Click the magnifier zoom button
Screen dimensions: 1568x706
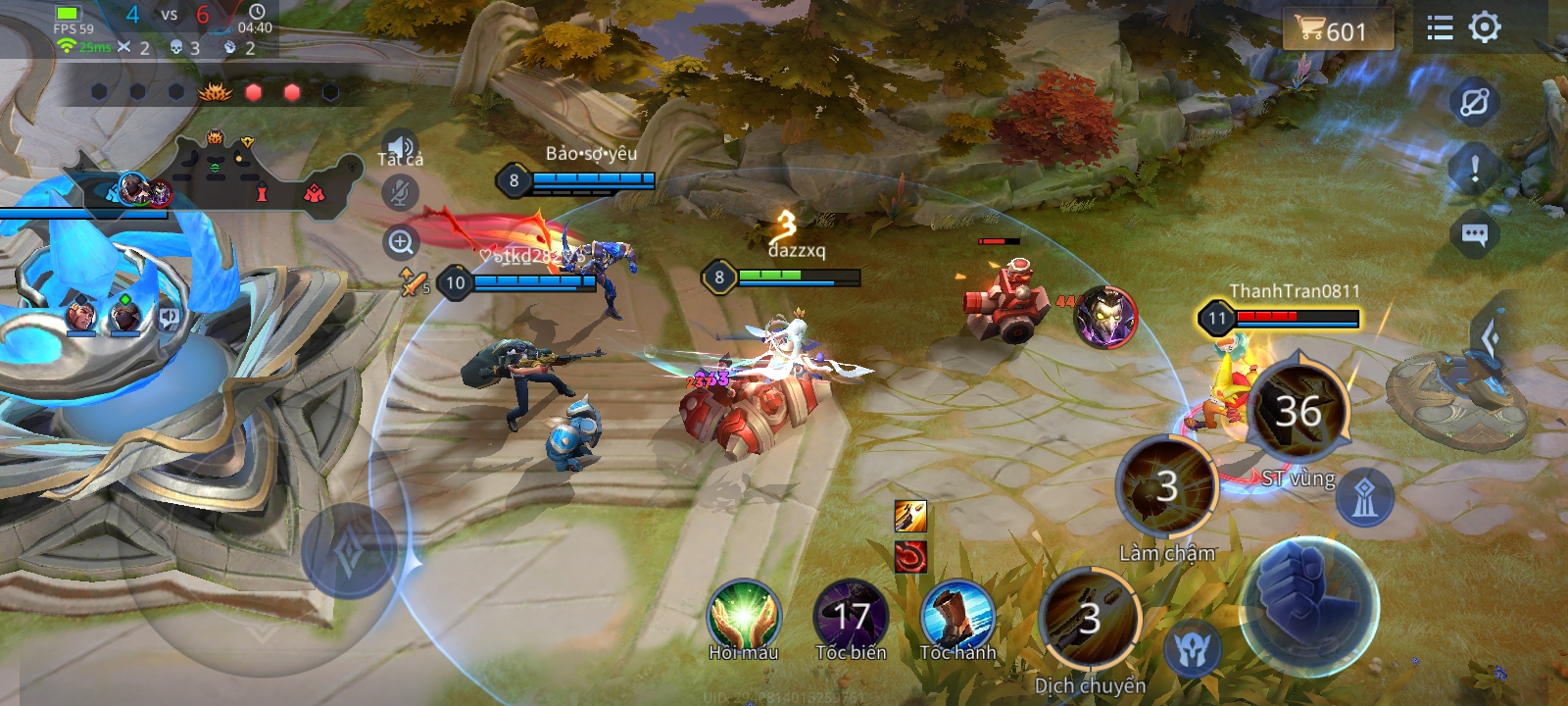[401, 242]
